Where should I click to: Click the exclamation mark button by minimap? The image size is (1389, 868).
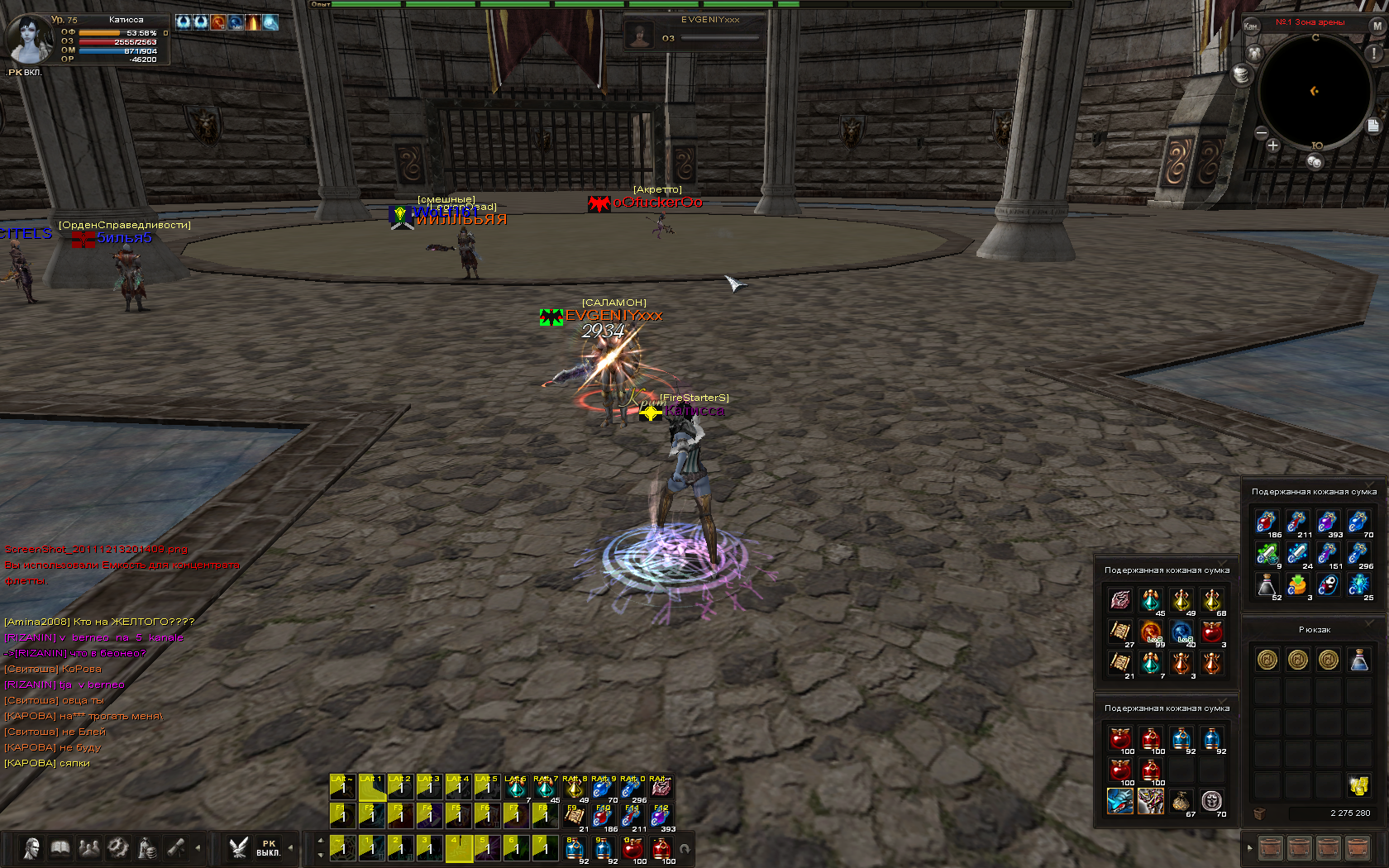[x=1374, y=53]
